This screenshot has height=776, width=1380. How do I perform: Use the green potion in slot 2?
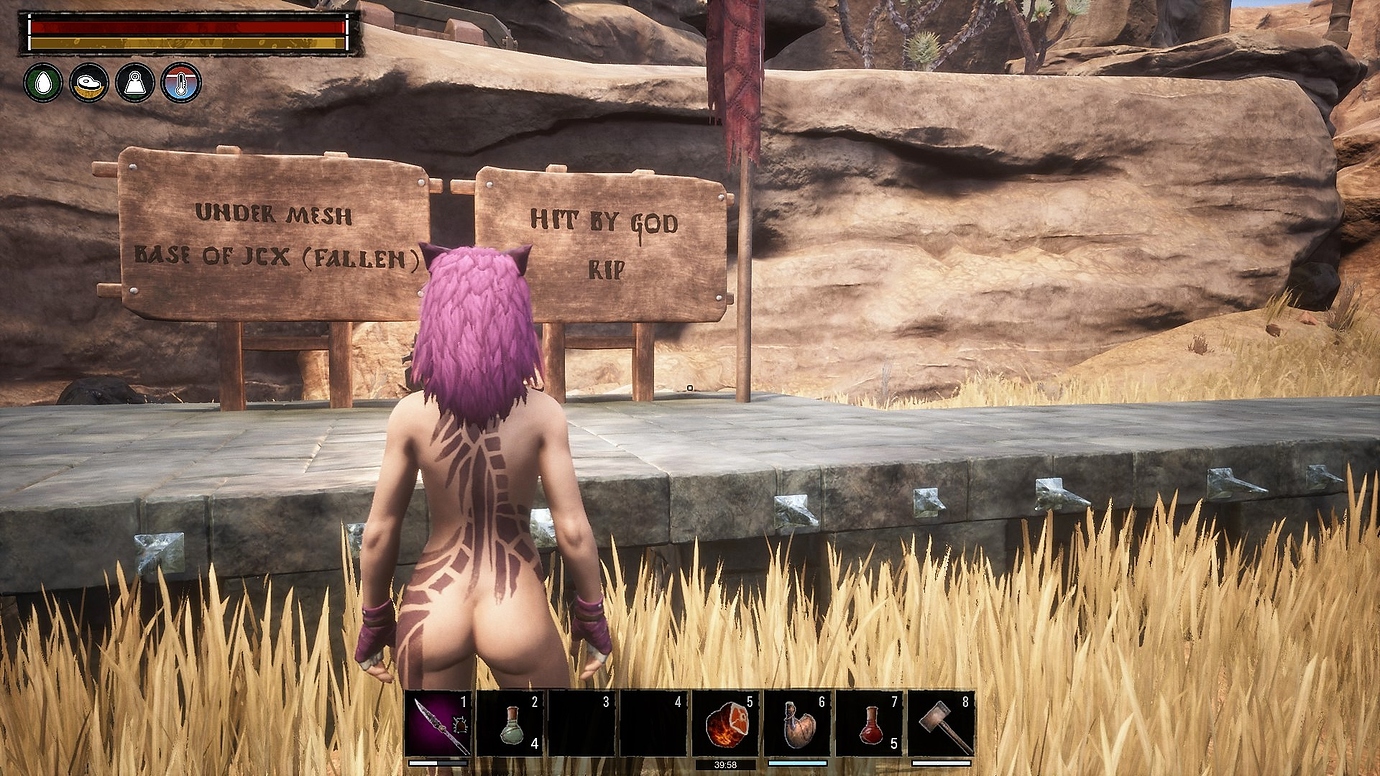point(510,723)
